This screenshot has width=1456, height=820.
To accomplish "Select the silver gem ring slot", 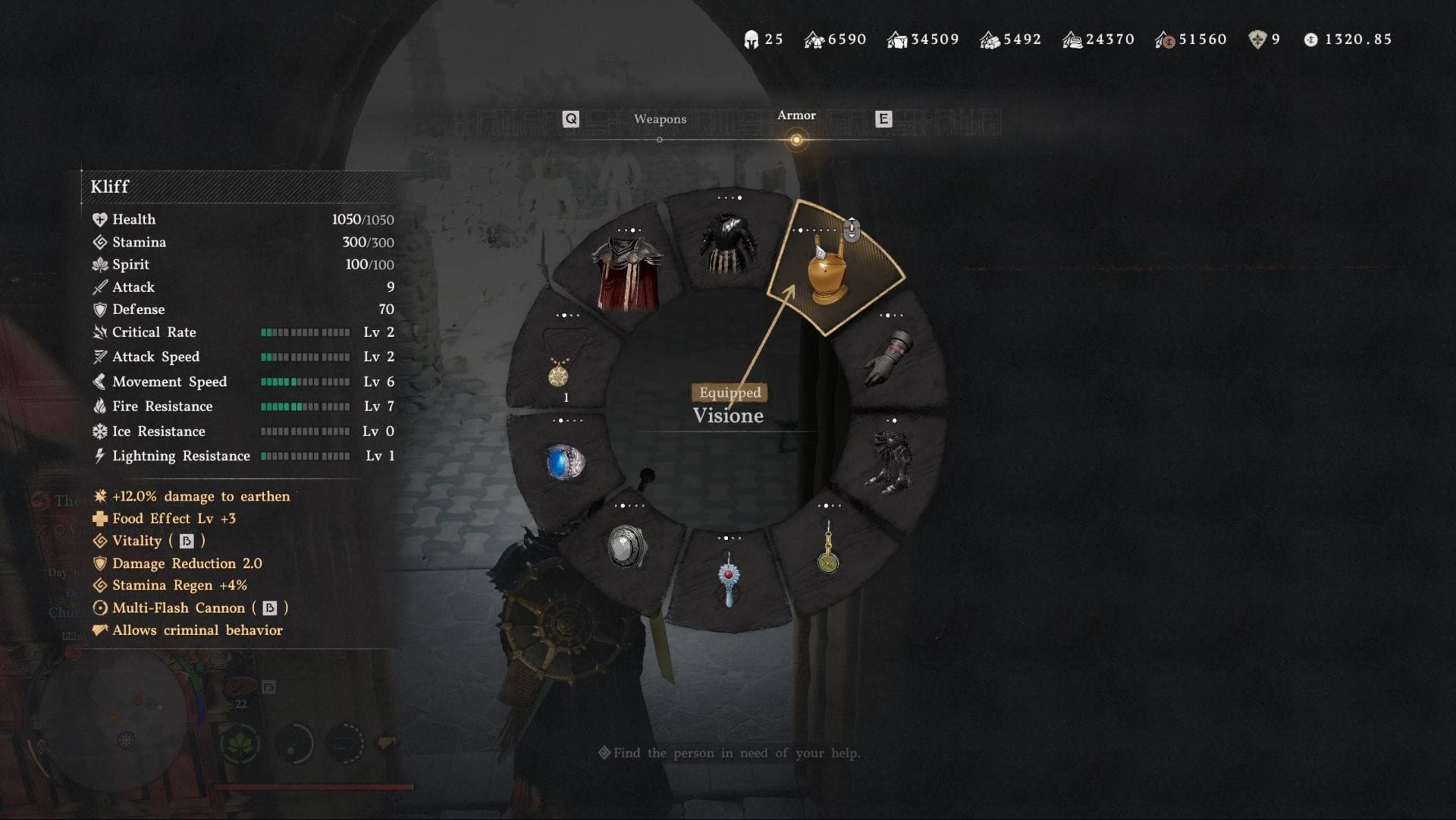I will (627, 546).
